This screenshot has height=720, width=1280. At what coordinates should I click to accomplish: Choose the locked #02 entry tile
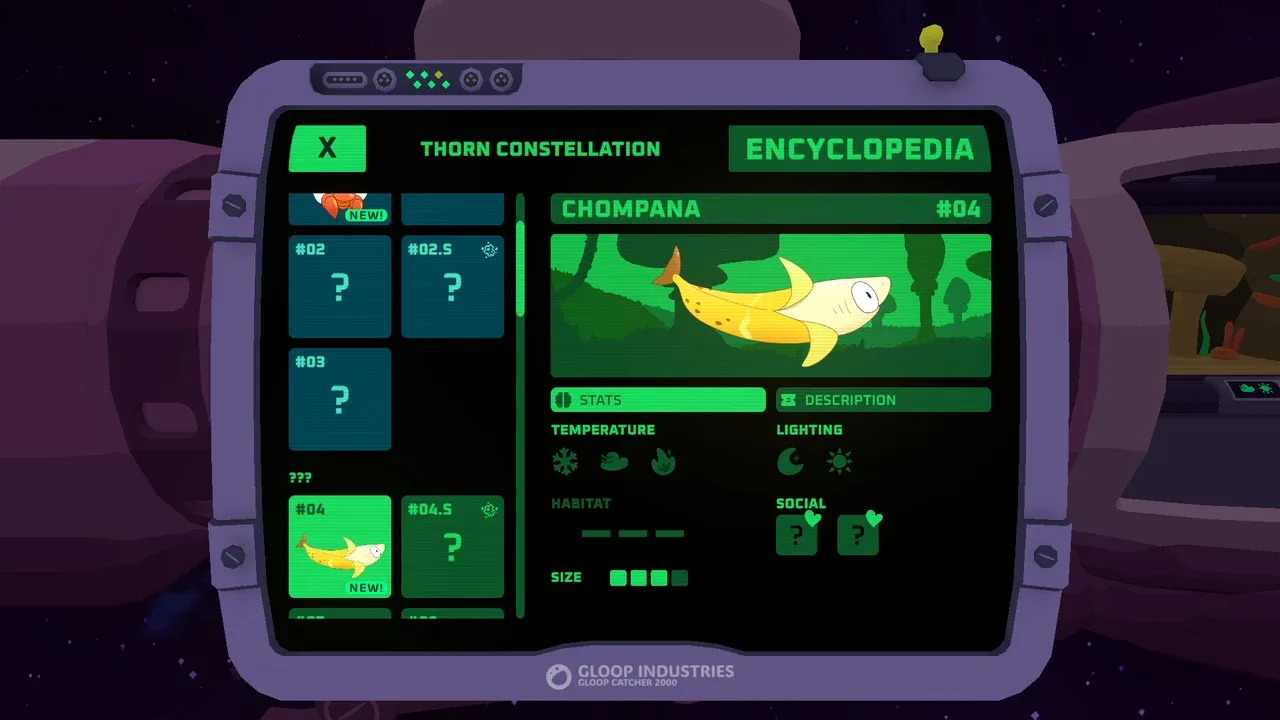[x=340, y=287]
